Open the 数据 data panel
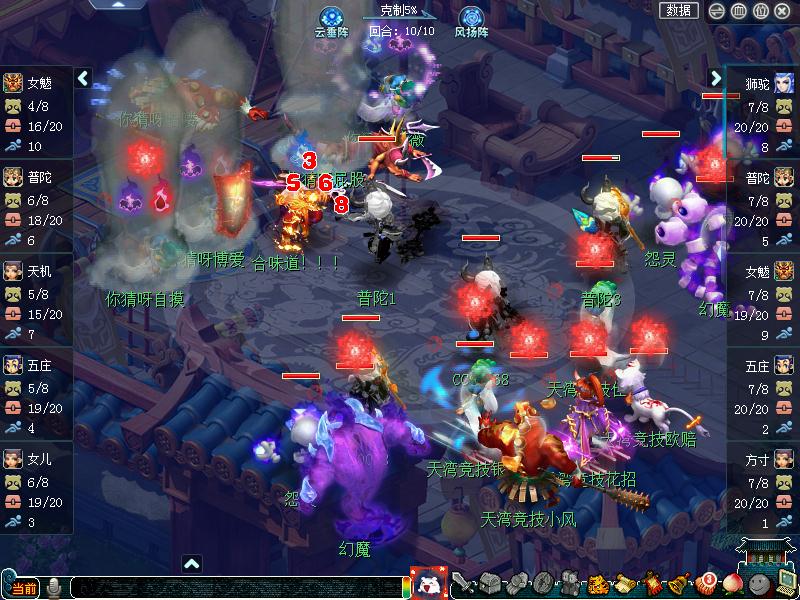The width and height of the screenshot is (800, 600). pyautogui.click(x=679, y=10)
